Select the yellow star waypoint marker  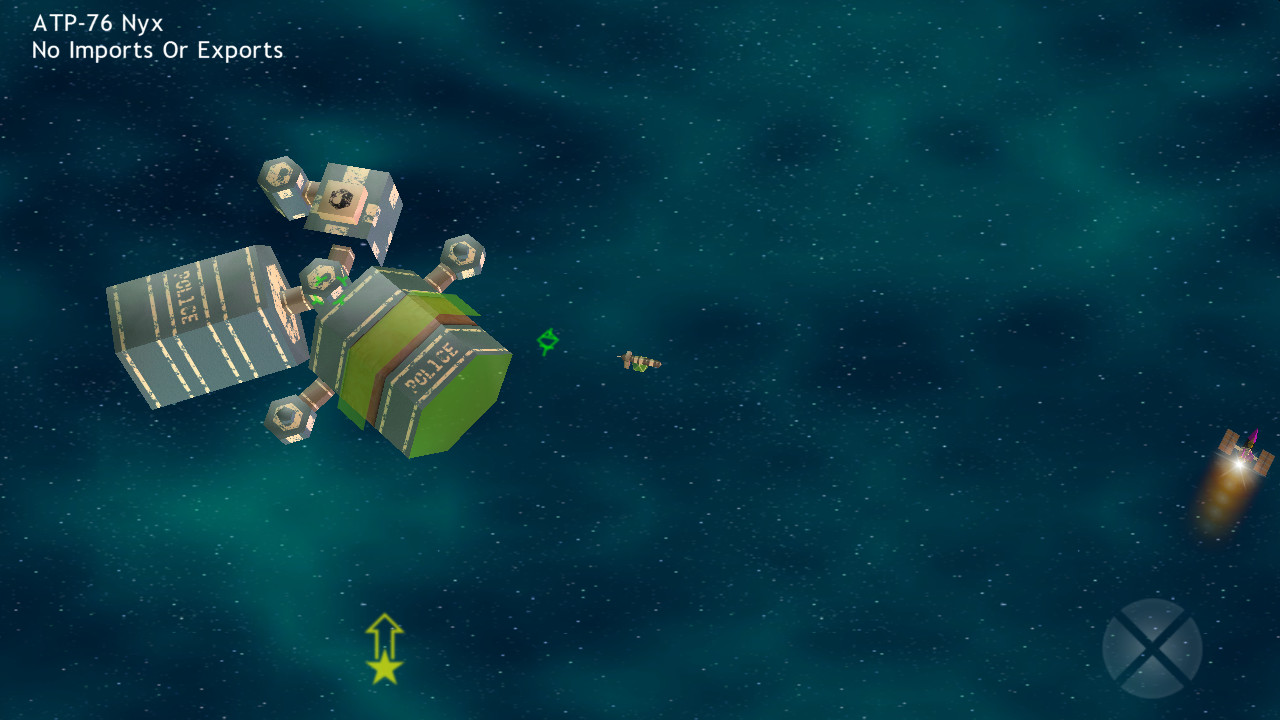pos(383,668)
